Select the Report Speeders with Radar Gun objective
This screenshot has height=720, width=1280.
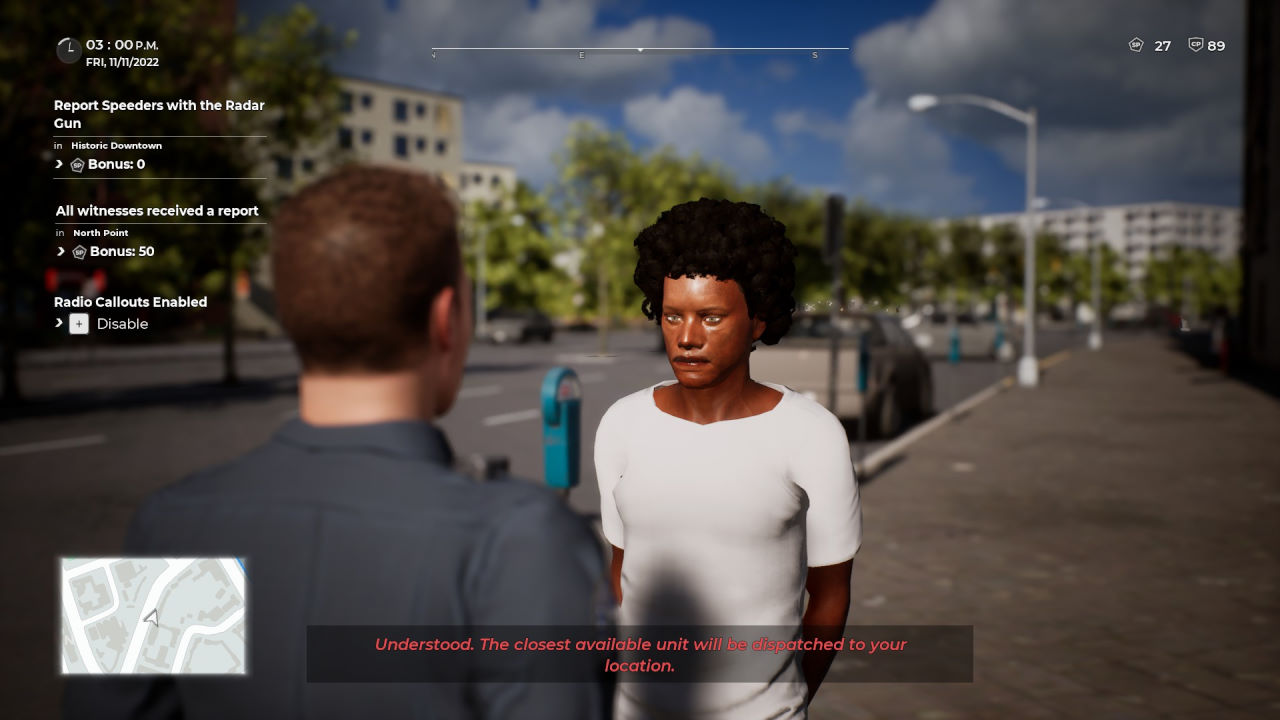click(159, 114)
